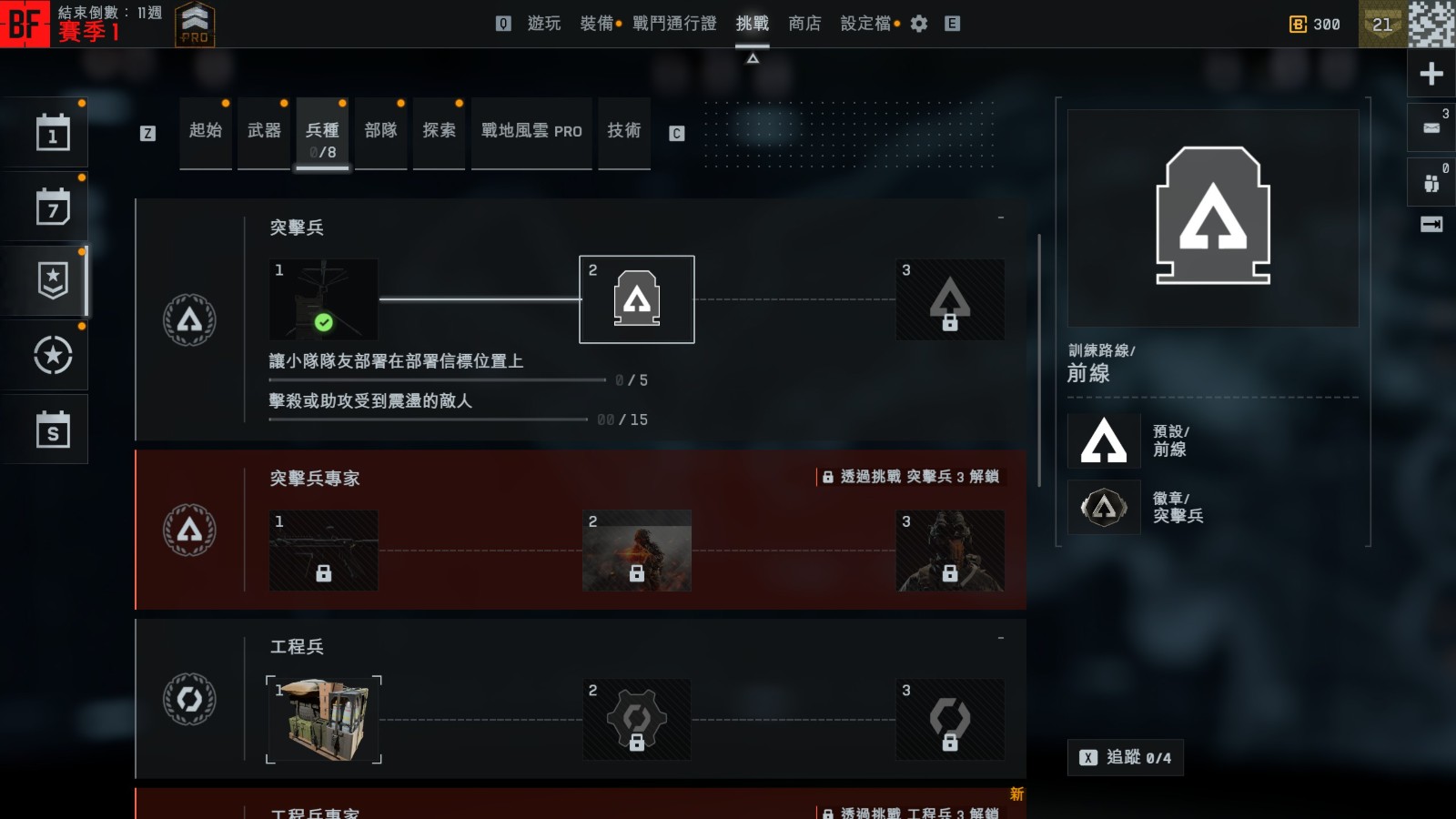Open the weekly challenges calendar icon
Viewport: 1456px width, 819px height.
pos(53,207)
